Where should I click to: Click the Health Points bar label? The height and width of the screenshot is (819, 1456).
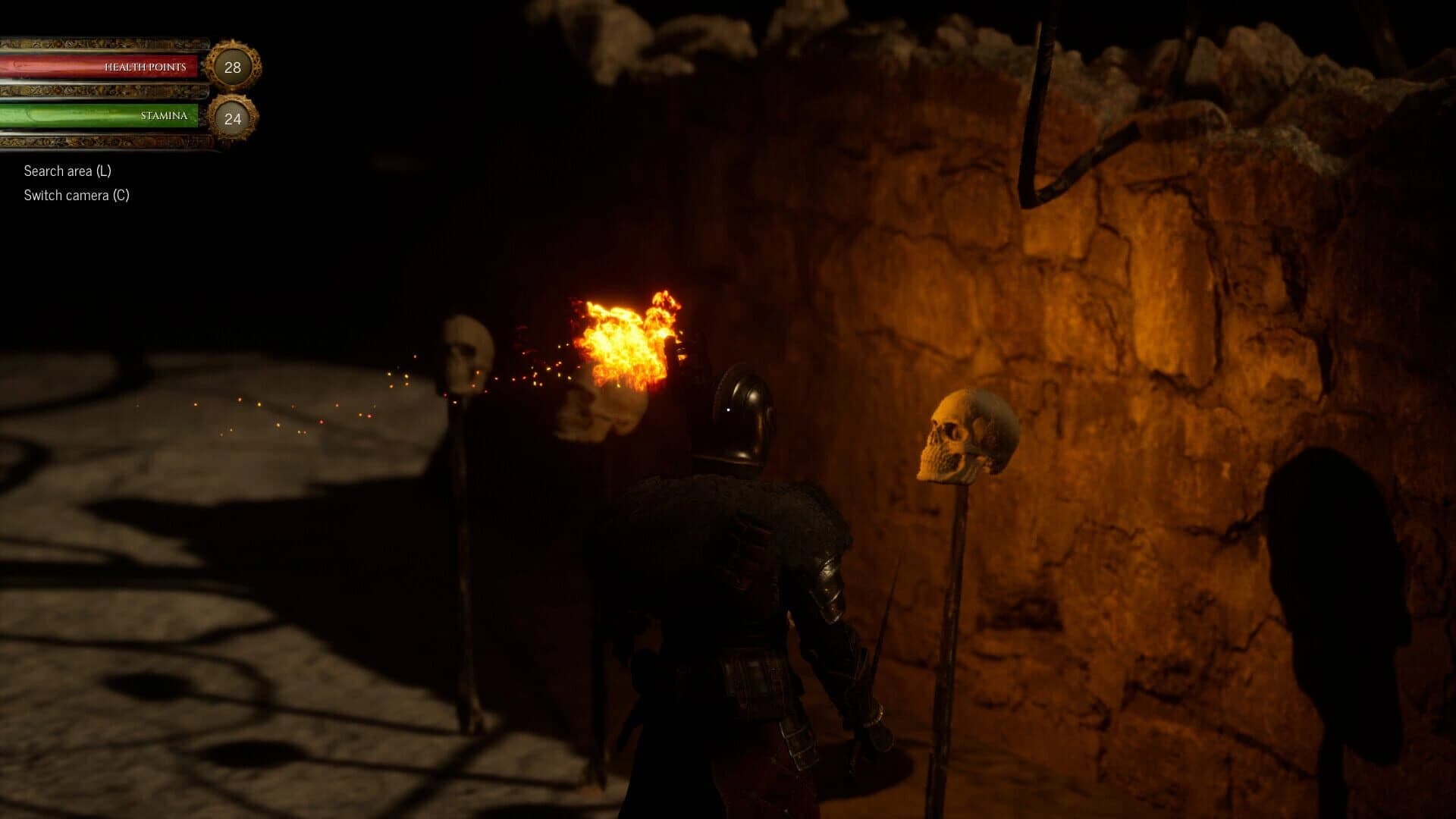click(x=146, y=66)
